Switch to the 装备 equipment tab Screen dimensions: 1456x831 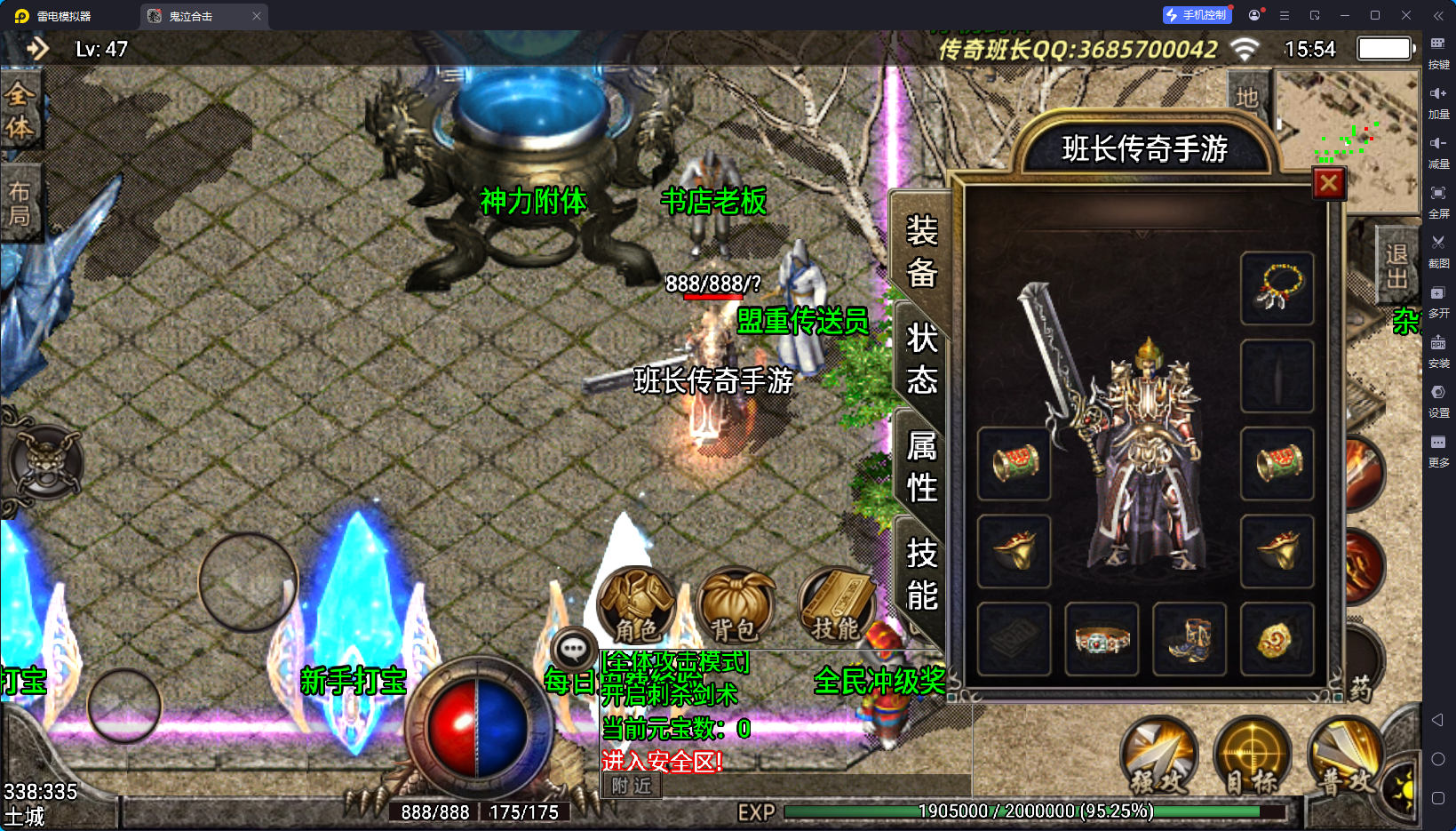click(x=921, y=252)
